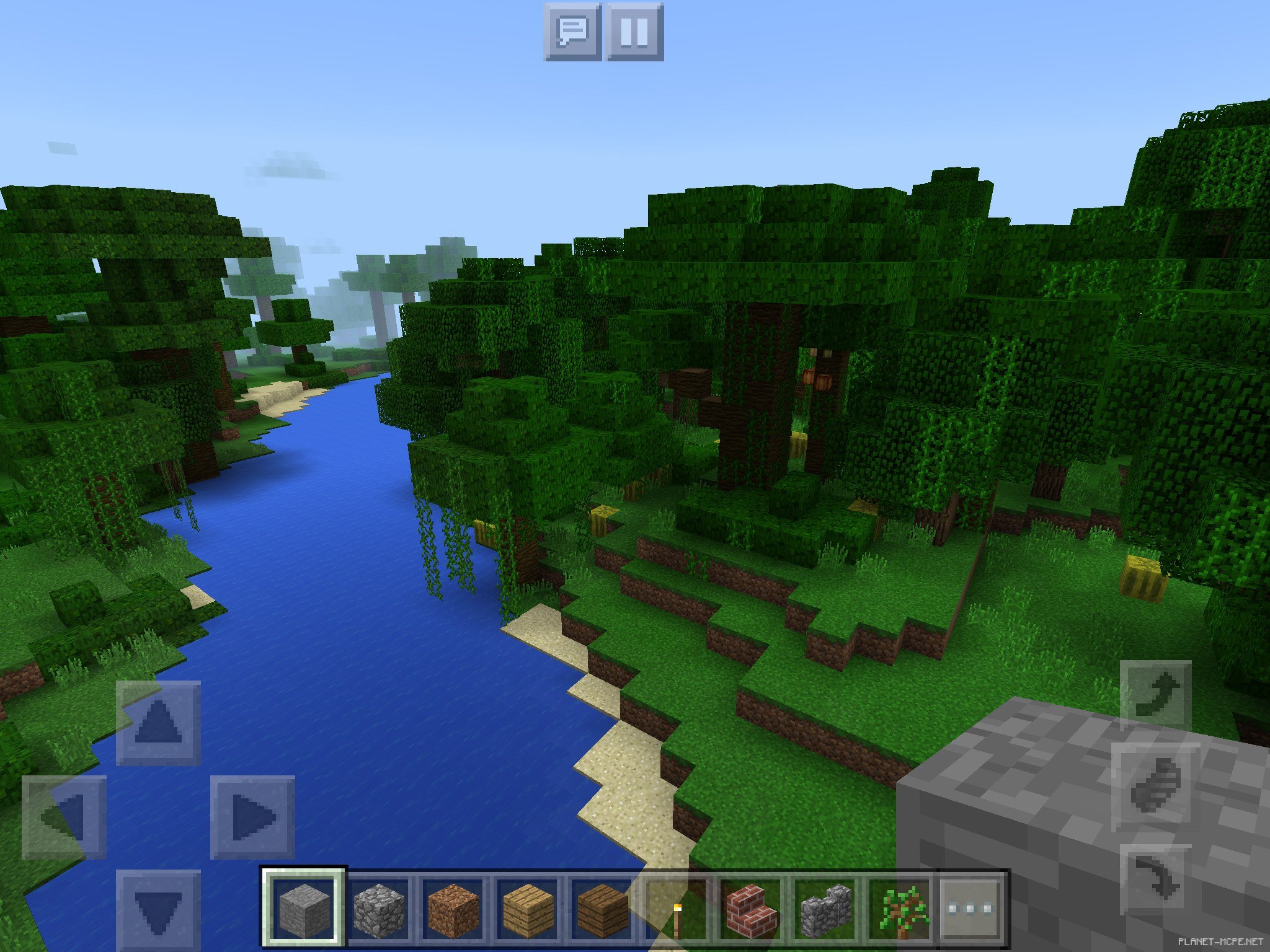Select the cobblestone wall slot

point(825,909)
